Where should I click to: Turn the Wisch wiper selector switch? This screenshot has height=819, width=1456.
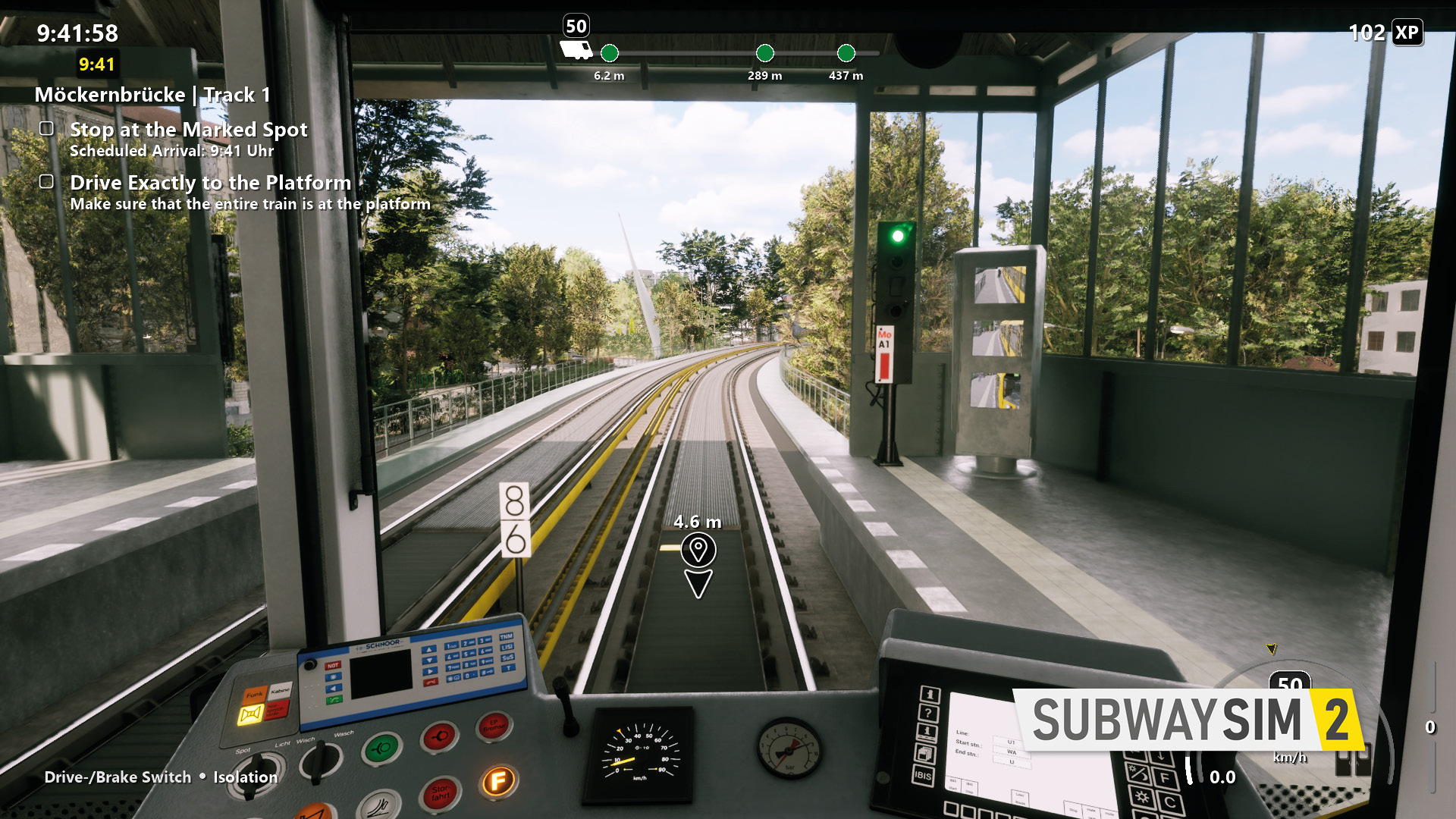[x=320, y=761]
